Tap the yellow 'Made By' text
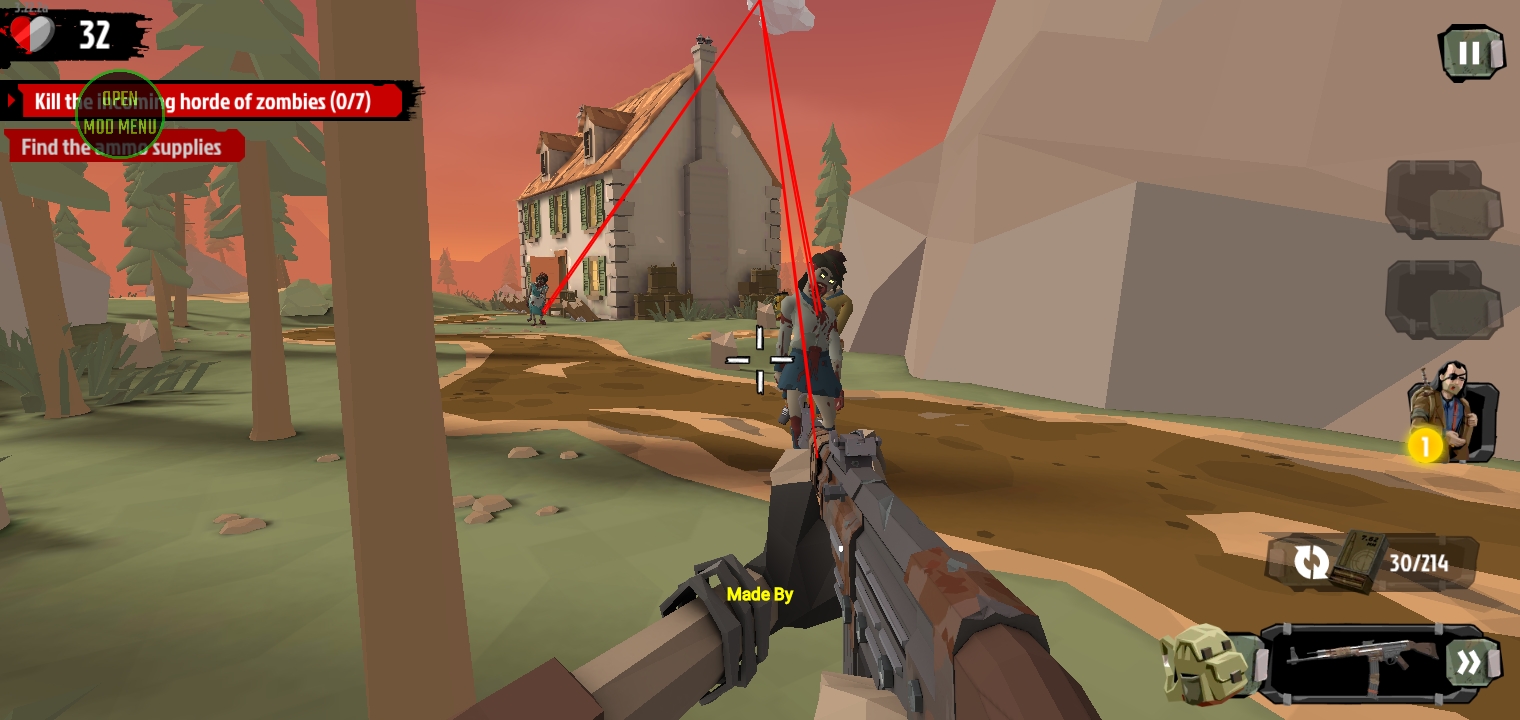 pos(758,594)
